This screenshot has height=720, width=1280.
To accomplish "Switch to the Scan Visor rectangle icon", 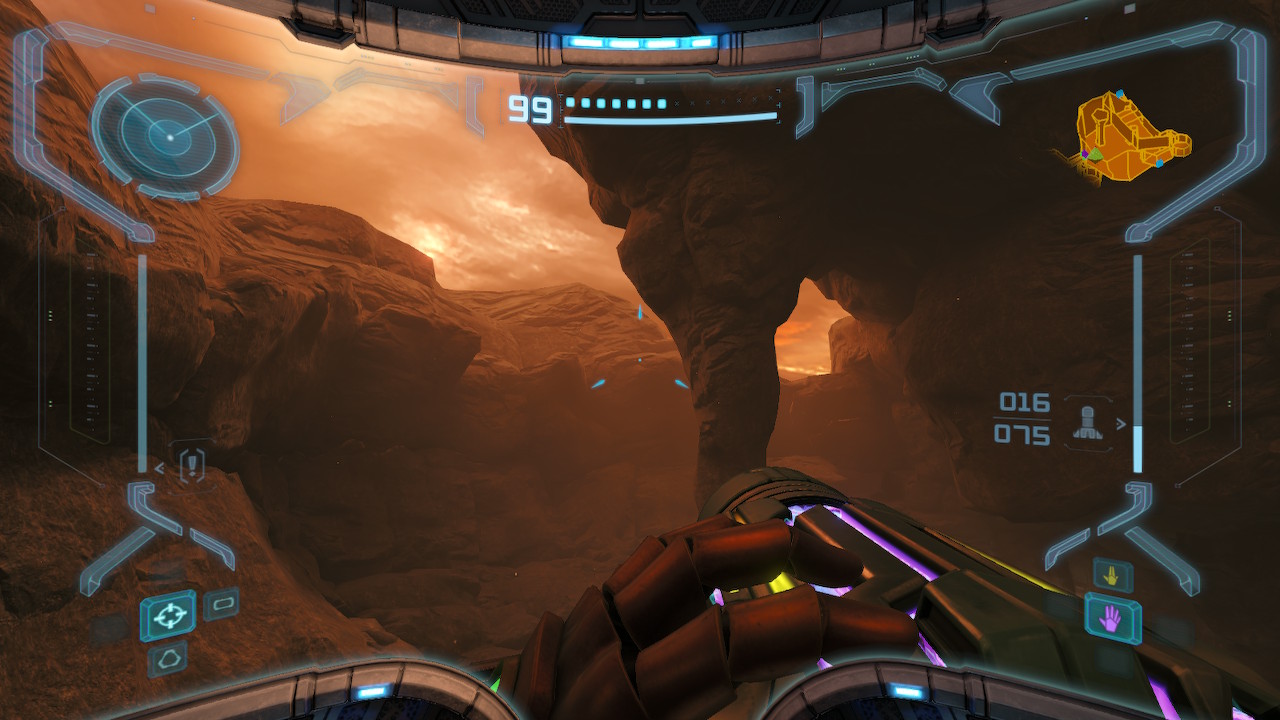I will (x=221, y=604).
